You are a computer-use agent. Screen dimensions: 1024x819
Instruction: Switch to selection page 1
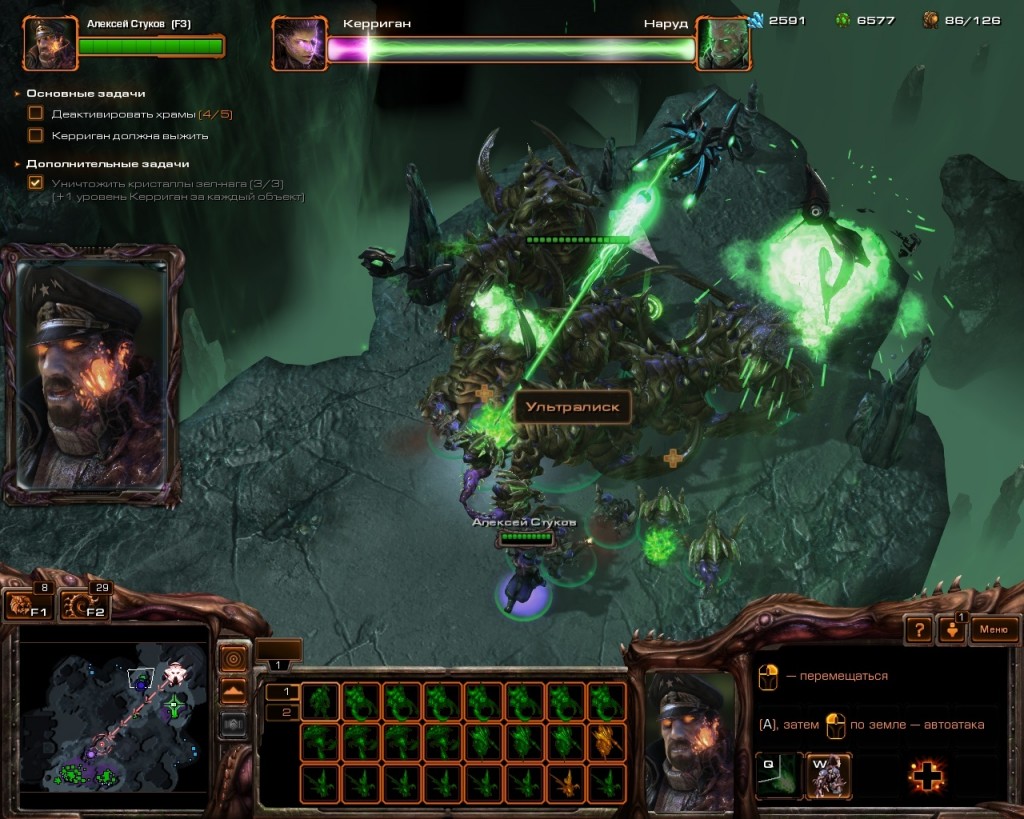point(283,691)
